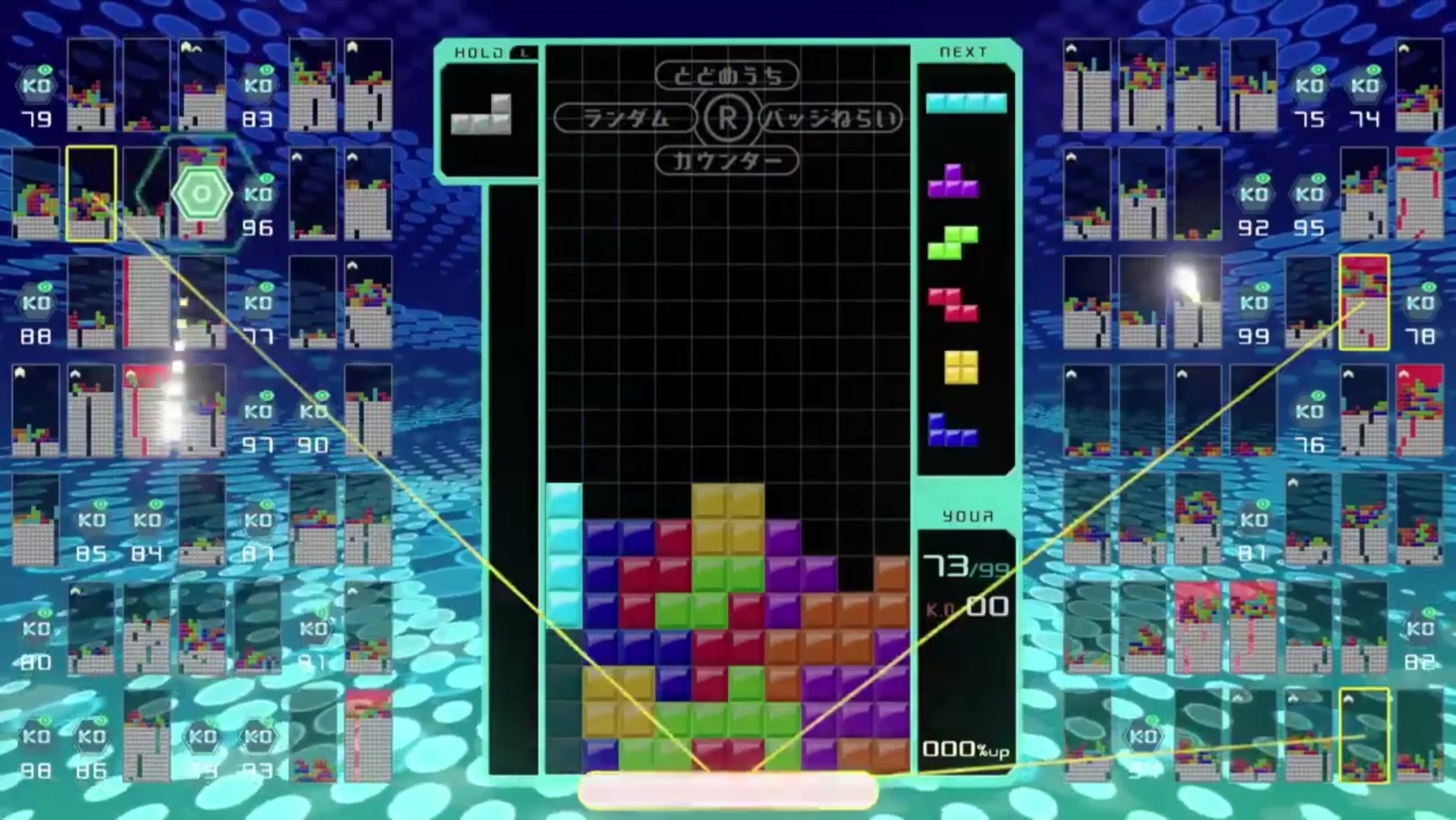Enable the カウンター targeting mode

pos(726,161)
